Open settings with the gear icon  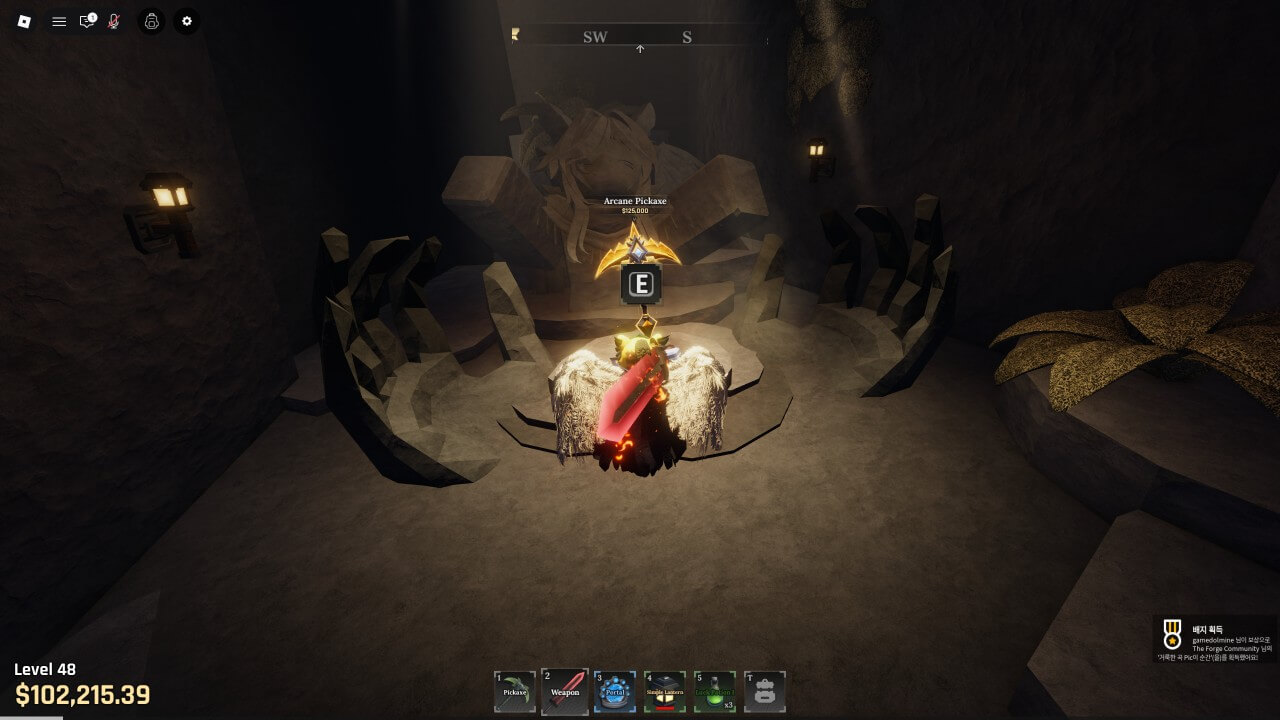pyautogui.click(x=186, y=21)
